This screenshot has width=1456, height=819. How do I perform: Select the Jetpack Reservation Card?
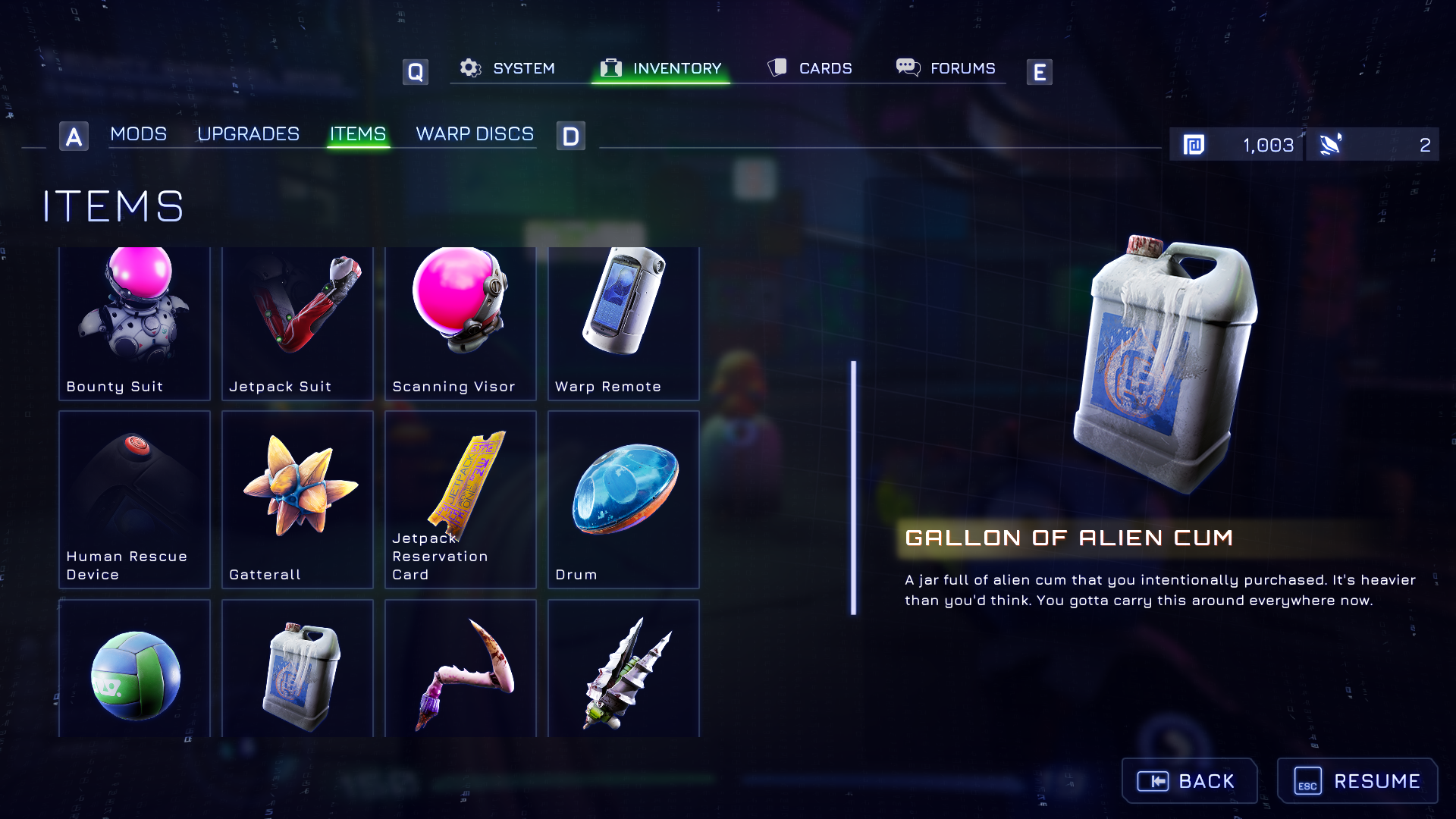[460, 499]
